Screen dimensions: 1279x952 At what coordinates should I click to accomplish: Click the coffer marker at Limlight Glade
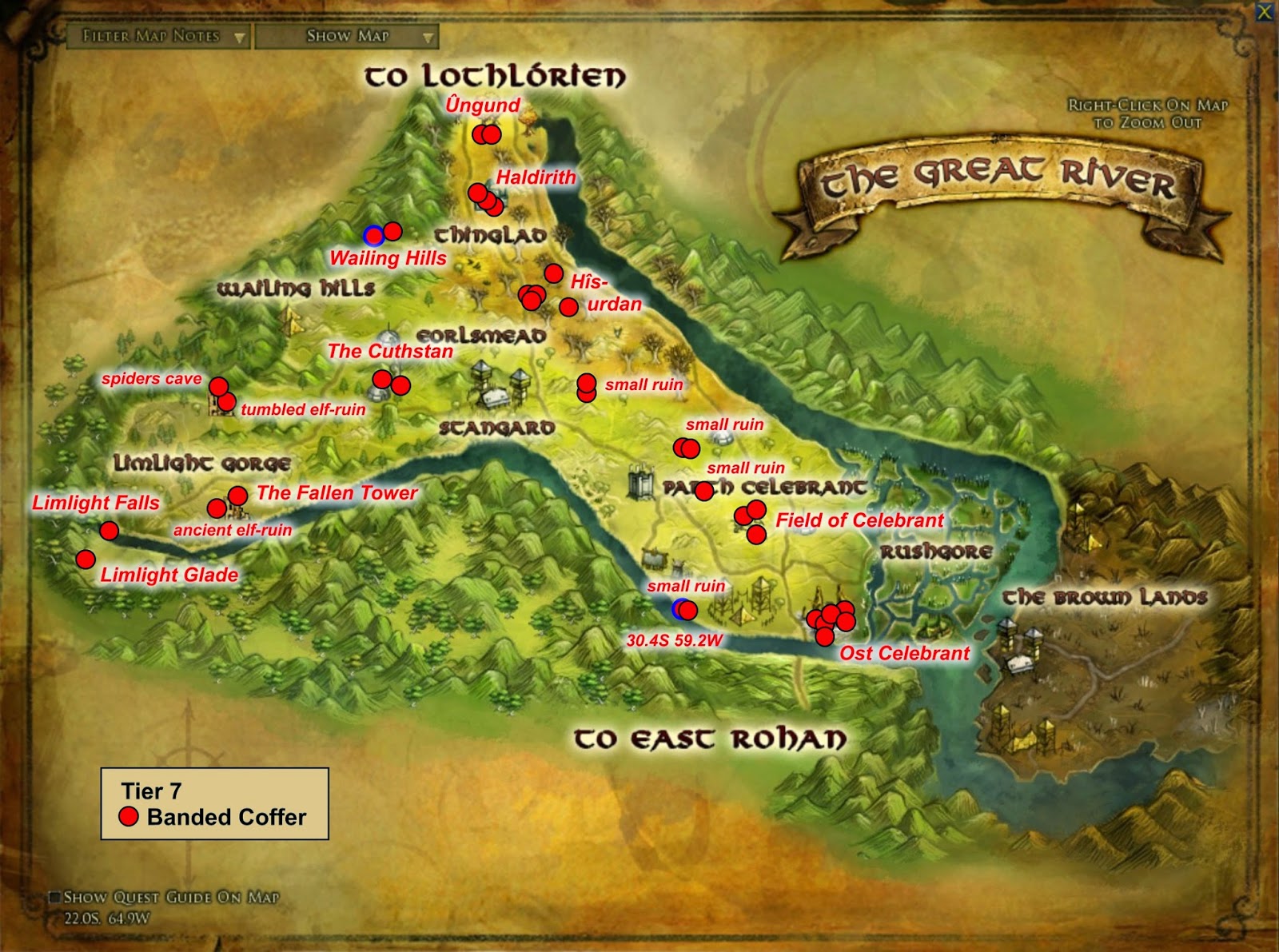point(85,558)
